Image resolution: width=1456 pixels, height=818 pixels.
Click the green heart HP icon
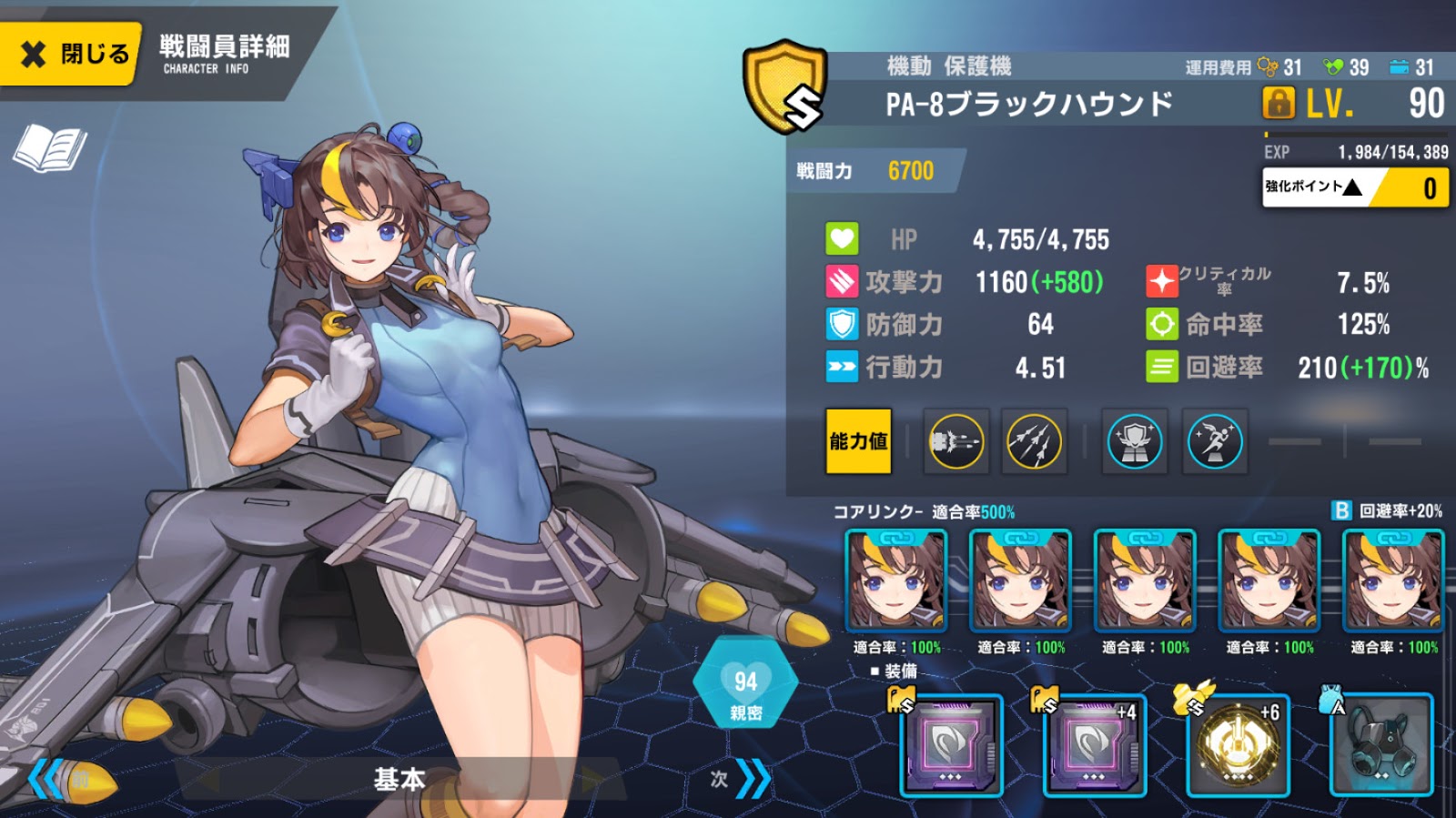(841, 238)
